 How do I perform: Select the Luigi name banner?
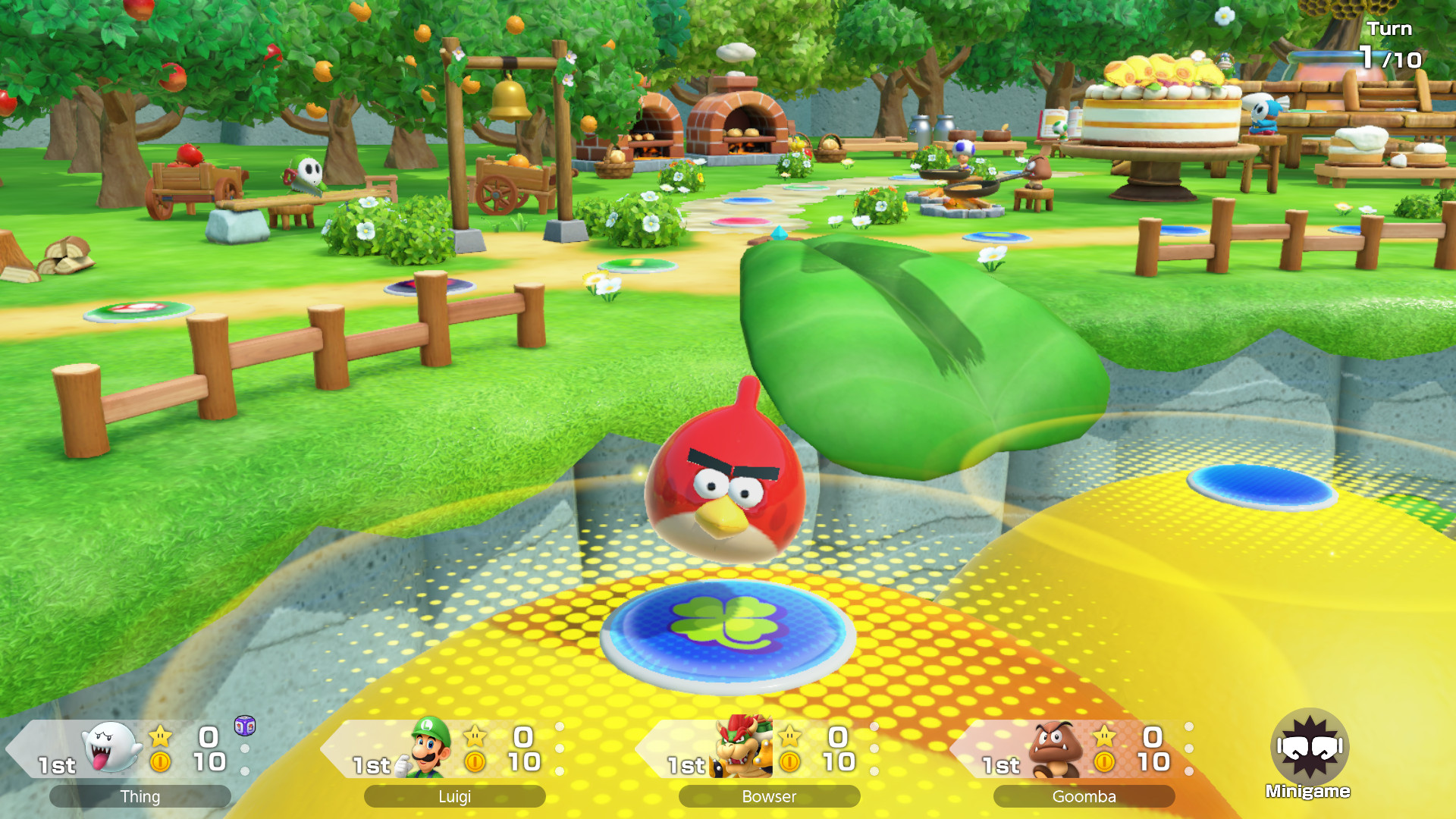453,797
